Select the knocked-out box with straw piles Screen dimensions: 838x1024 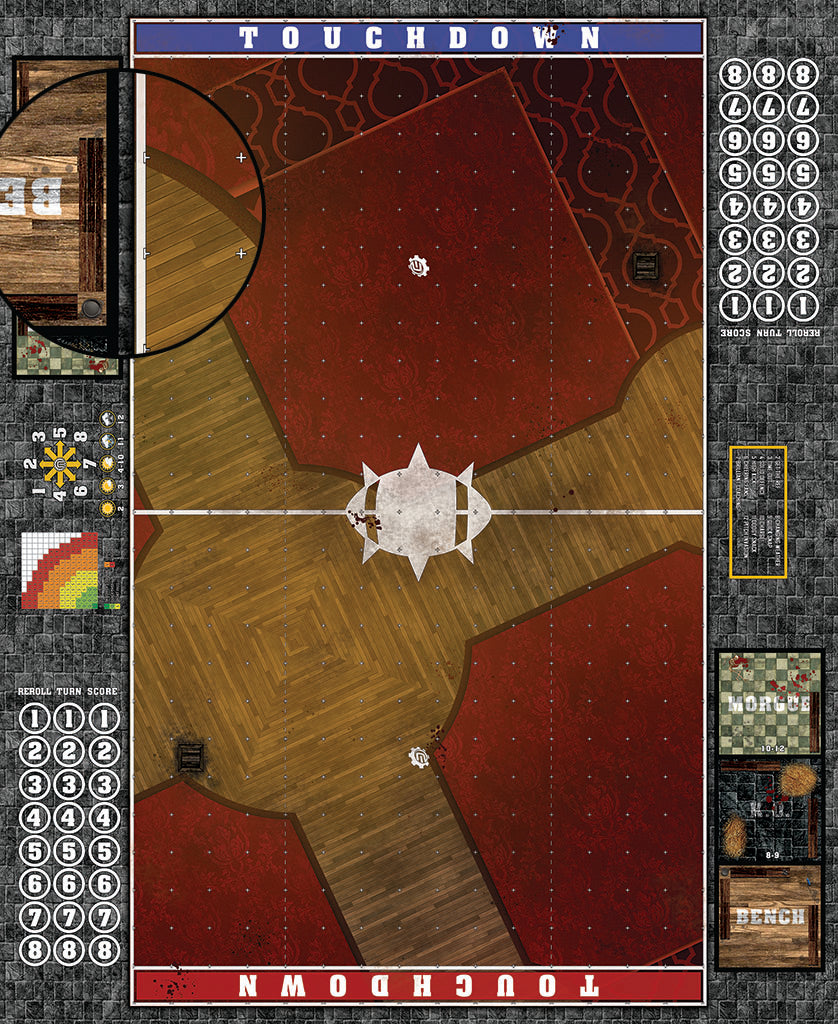769,810
